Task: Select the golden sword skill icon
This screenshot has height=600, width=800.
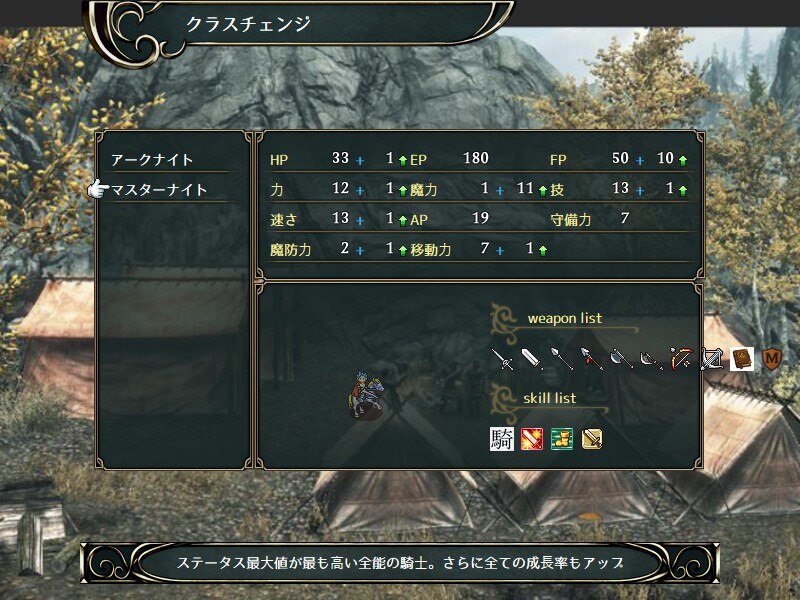Action: click(x=592, y=439)
